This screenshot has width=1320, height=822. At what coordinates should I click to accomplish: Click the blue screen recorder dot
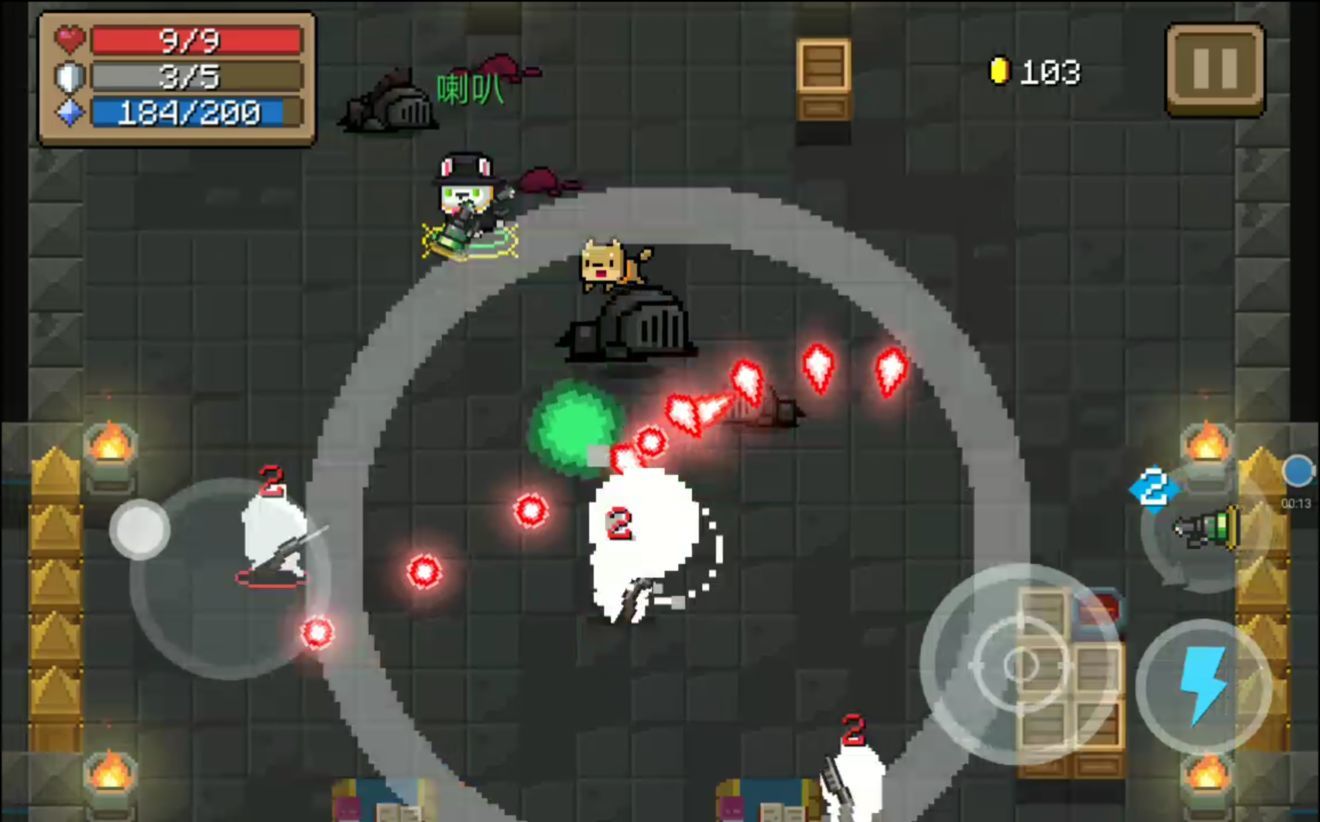point(1297,470)
